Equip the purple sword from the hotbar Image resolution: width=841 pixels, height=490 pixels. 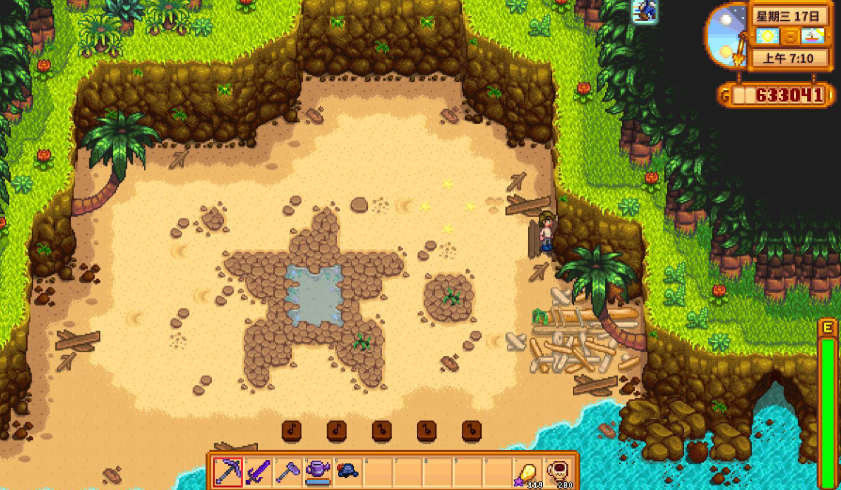tap(258, 470)
